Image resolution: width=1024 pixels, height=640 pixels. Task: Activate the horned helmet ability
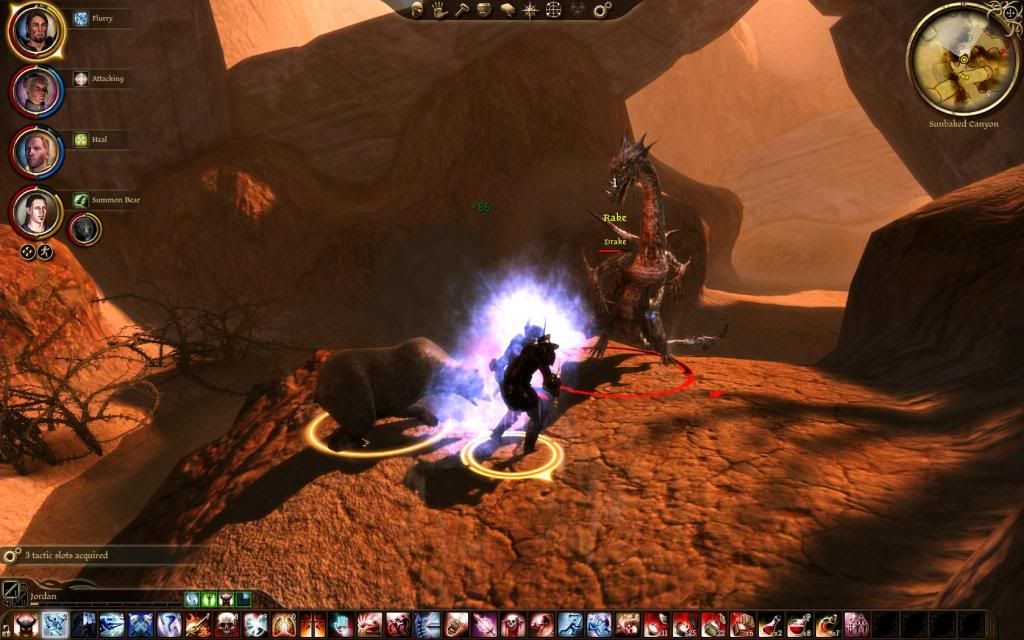click(x=26, y=625)
